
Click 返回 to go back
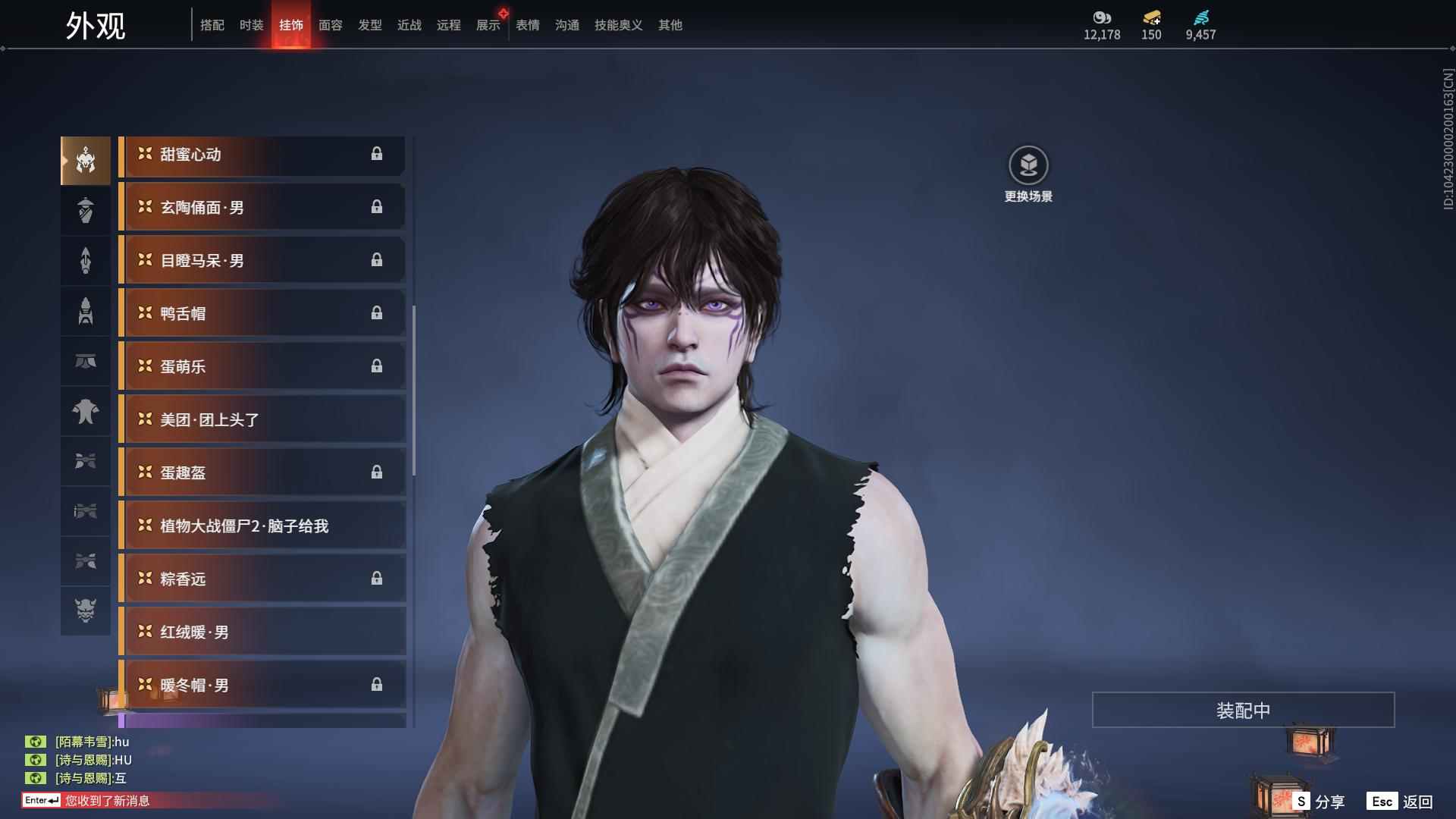coord(1401,802)
